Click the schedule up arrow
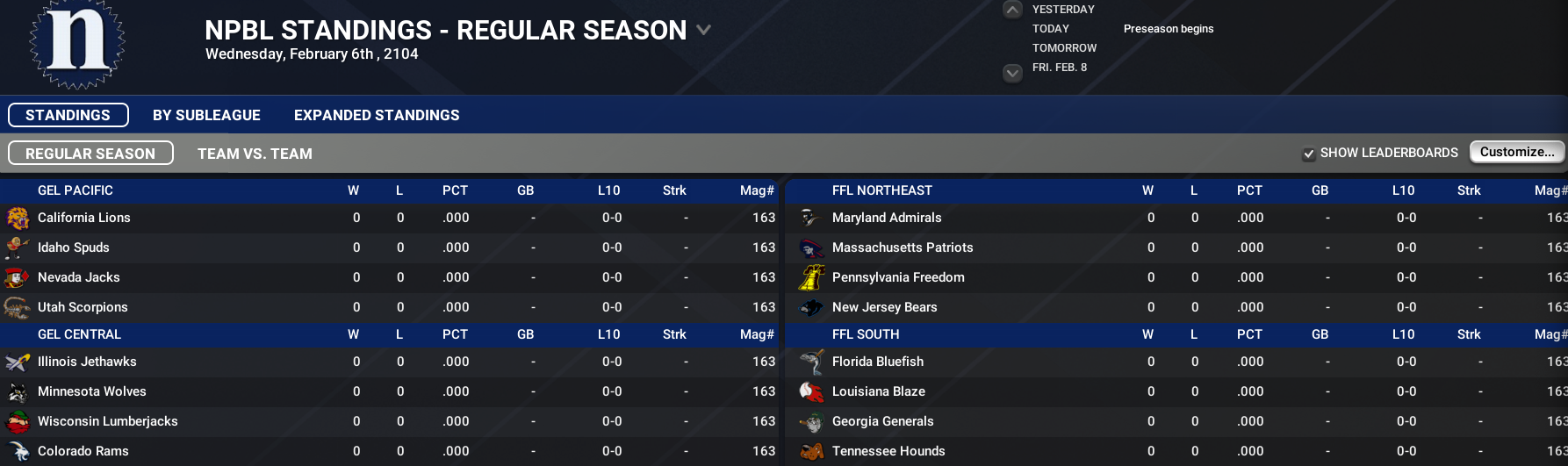 (1012, 10)
